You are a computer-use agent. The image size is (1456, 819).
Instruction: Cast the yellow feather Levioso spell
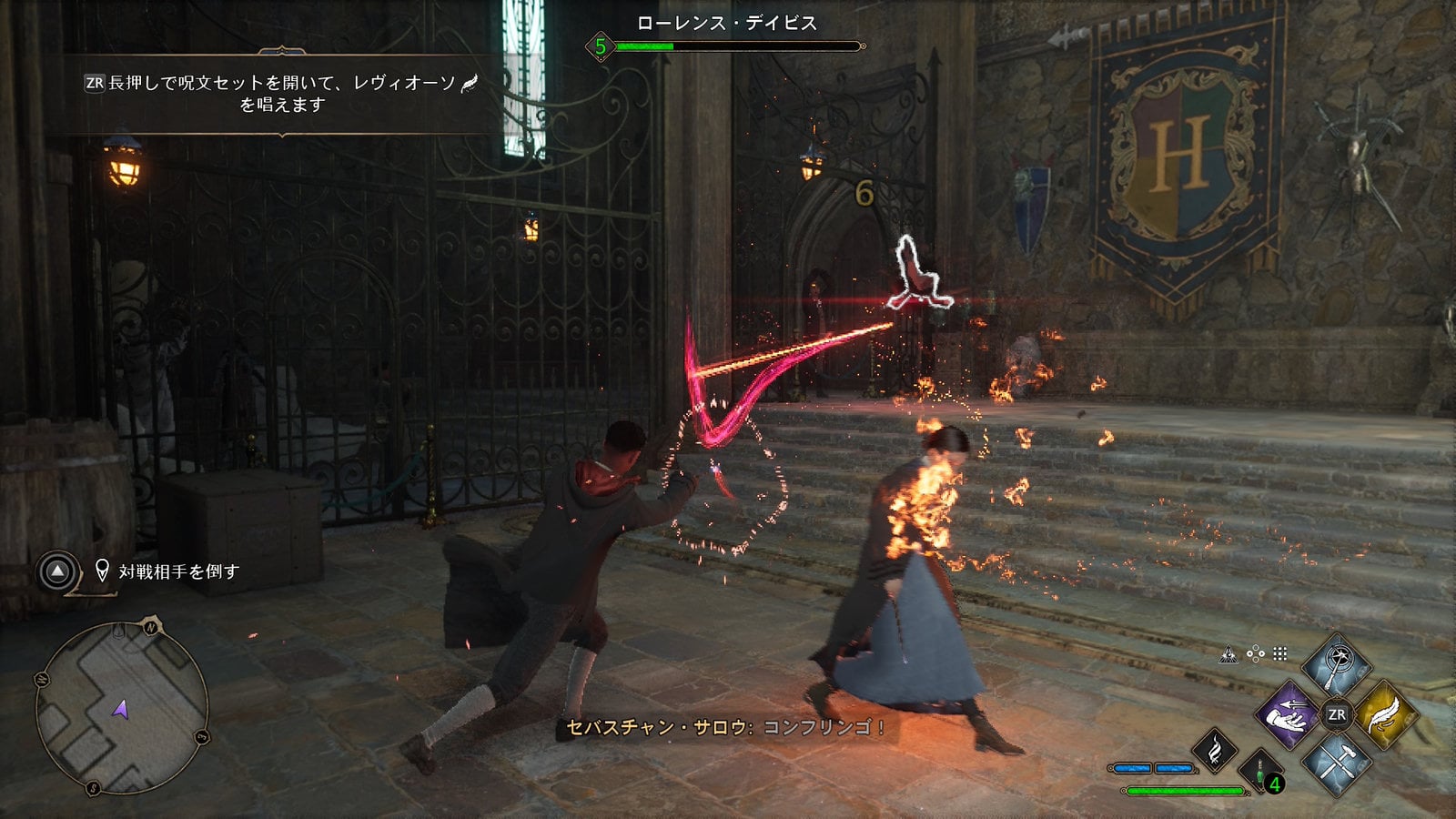1385,715
